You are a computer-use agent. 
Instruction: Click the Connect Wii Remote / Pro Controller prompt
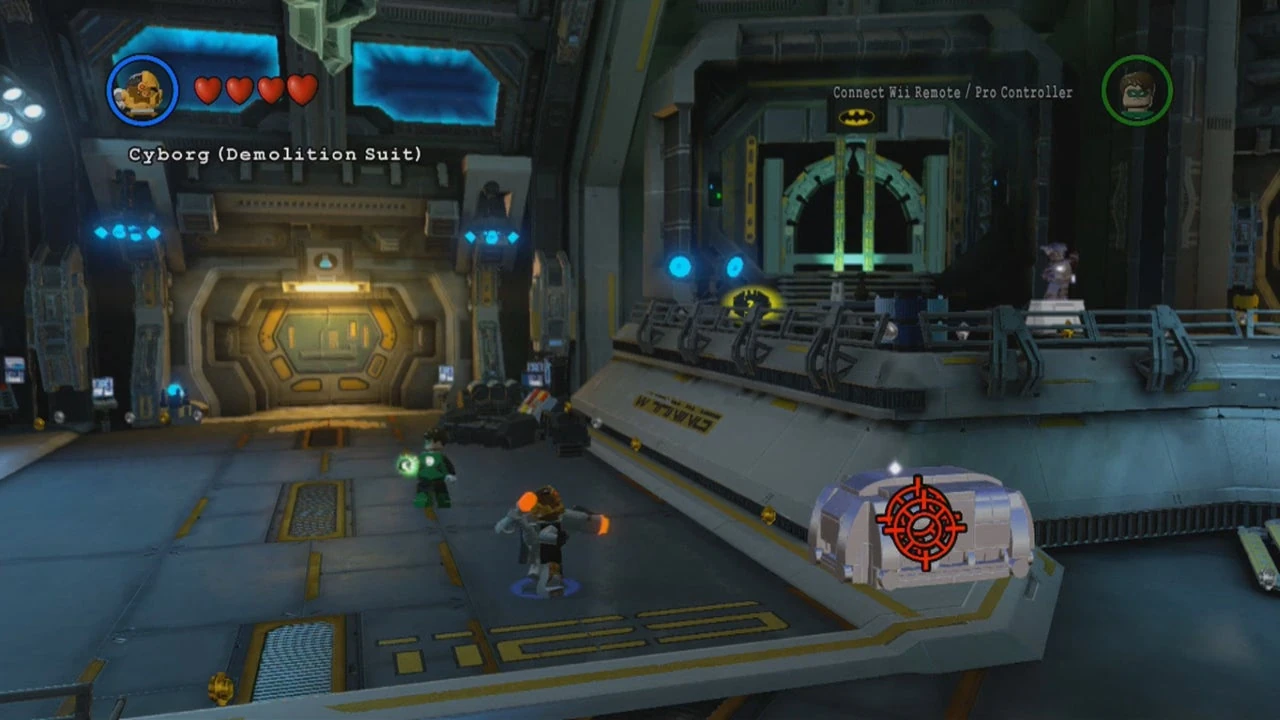[x=951, y=92]
